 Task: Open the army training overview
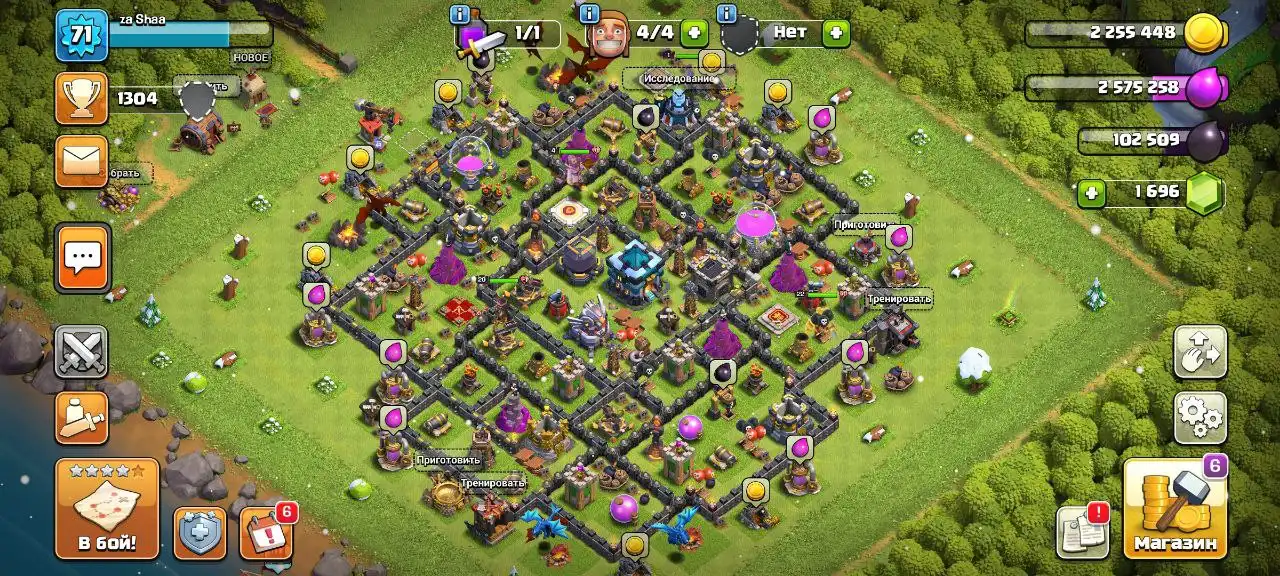point(82,417)
